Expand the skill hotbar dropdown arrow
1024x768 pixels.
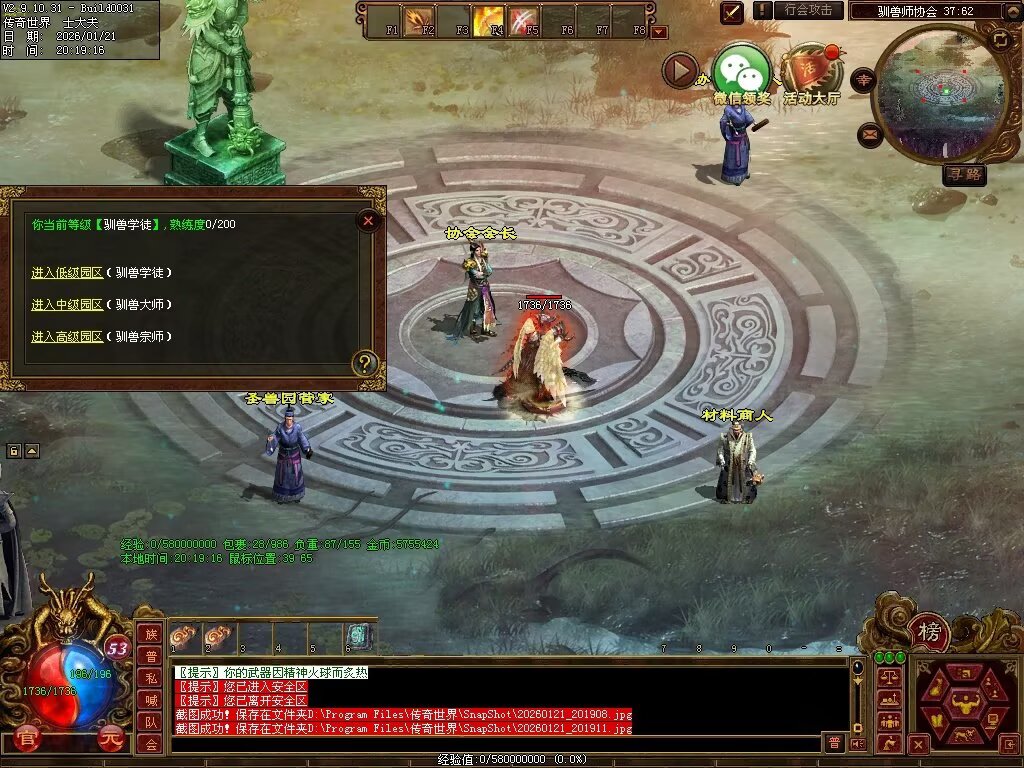click(659, 32)
